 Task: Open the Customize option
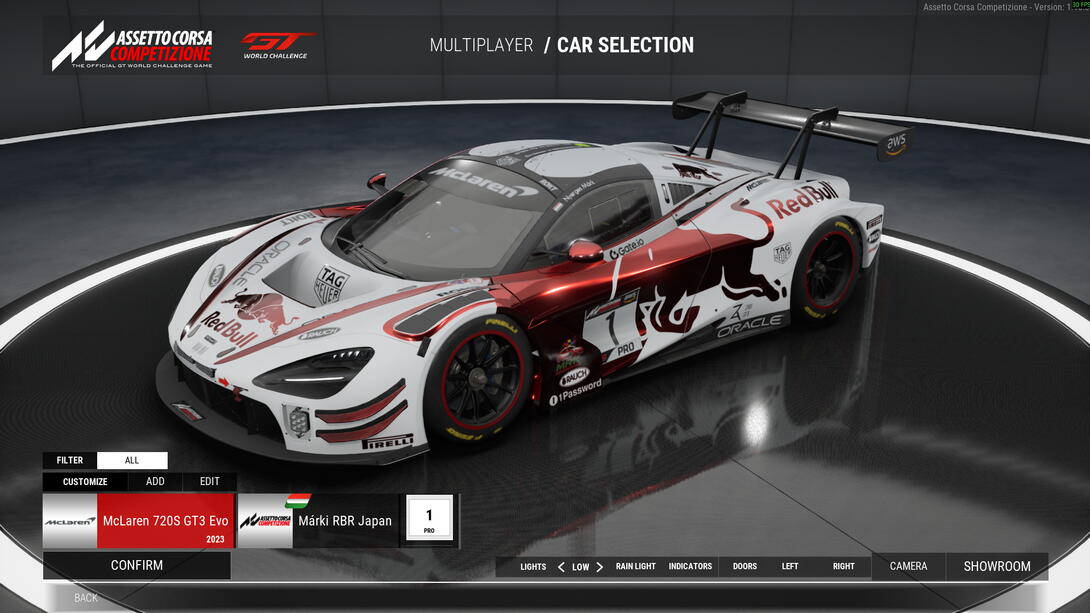tap(85, 481)
